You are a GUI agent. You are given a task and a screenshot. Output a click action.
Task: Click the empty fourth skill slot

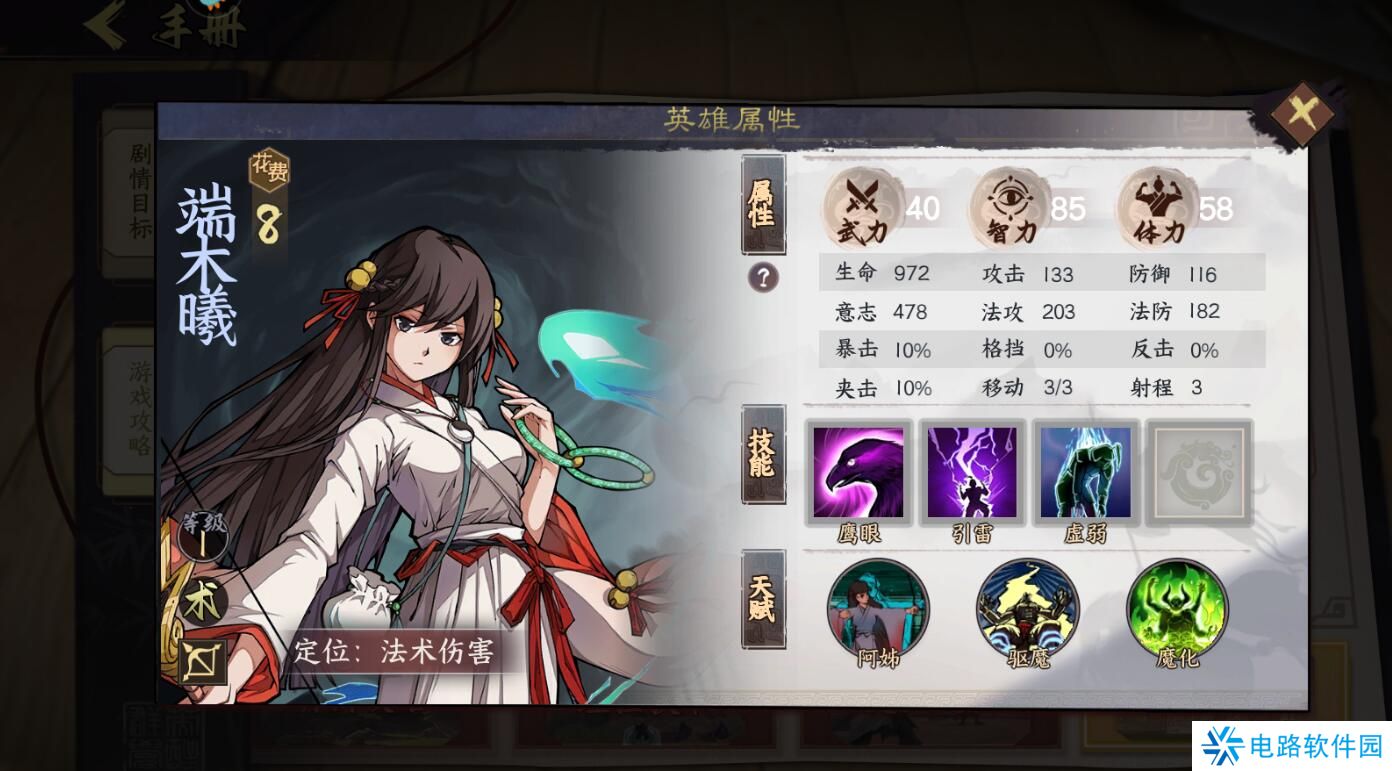pyautogui.click(x=1198, y=473)
